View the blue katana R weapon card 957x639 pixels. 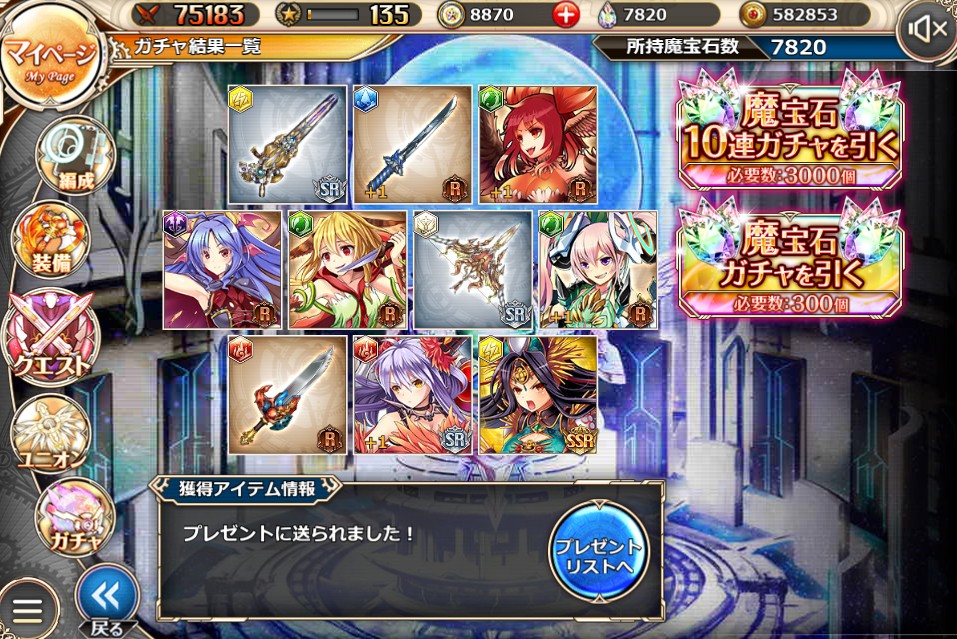[412, 145]
